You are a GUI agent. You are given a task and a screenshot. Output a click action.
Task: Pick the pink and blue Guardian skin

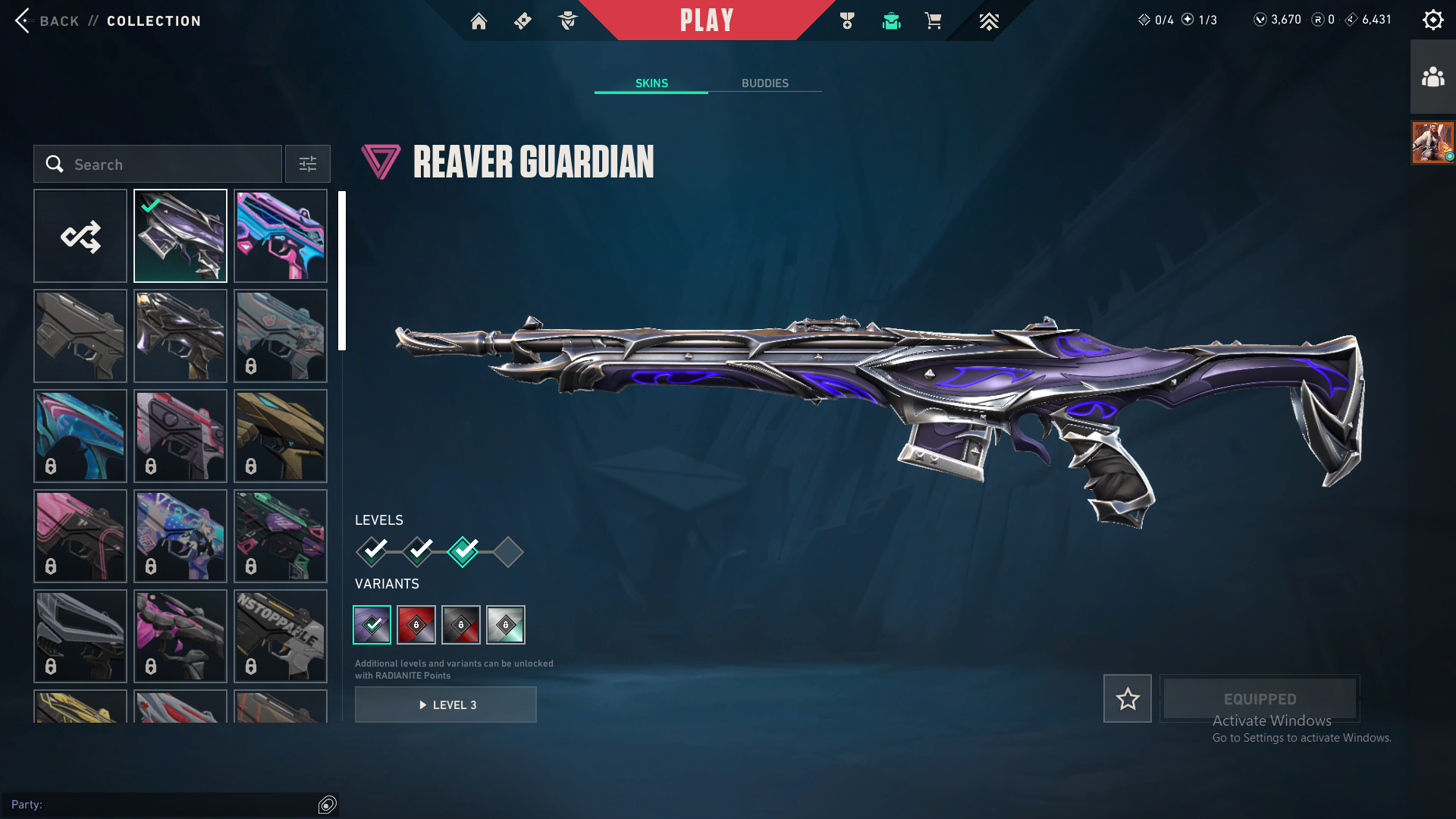pyautogui.click(x=281, y=237)
